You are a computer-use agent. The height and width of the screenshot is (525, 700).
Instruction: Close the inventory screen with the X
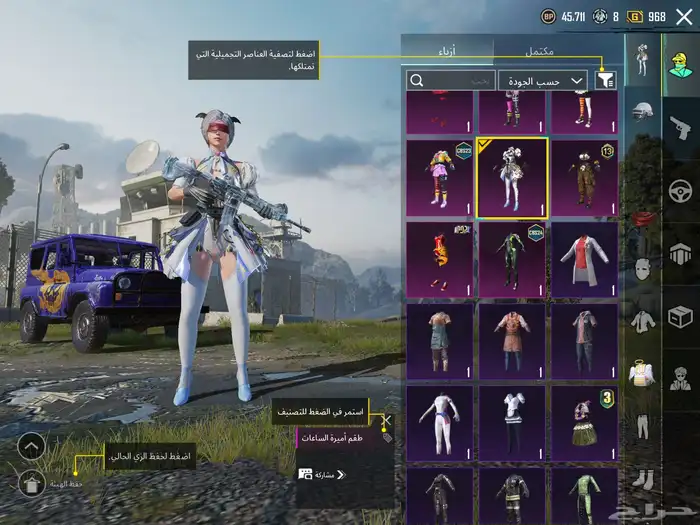coord(684,16)
